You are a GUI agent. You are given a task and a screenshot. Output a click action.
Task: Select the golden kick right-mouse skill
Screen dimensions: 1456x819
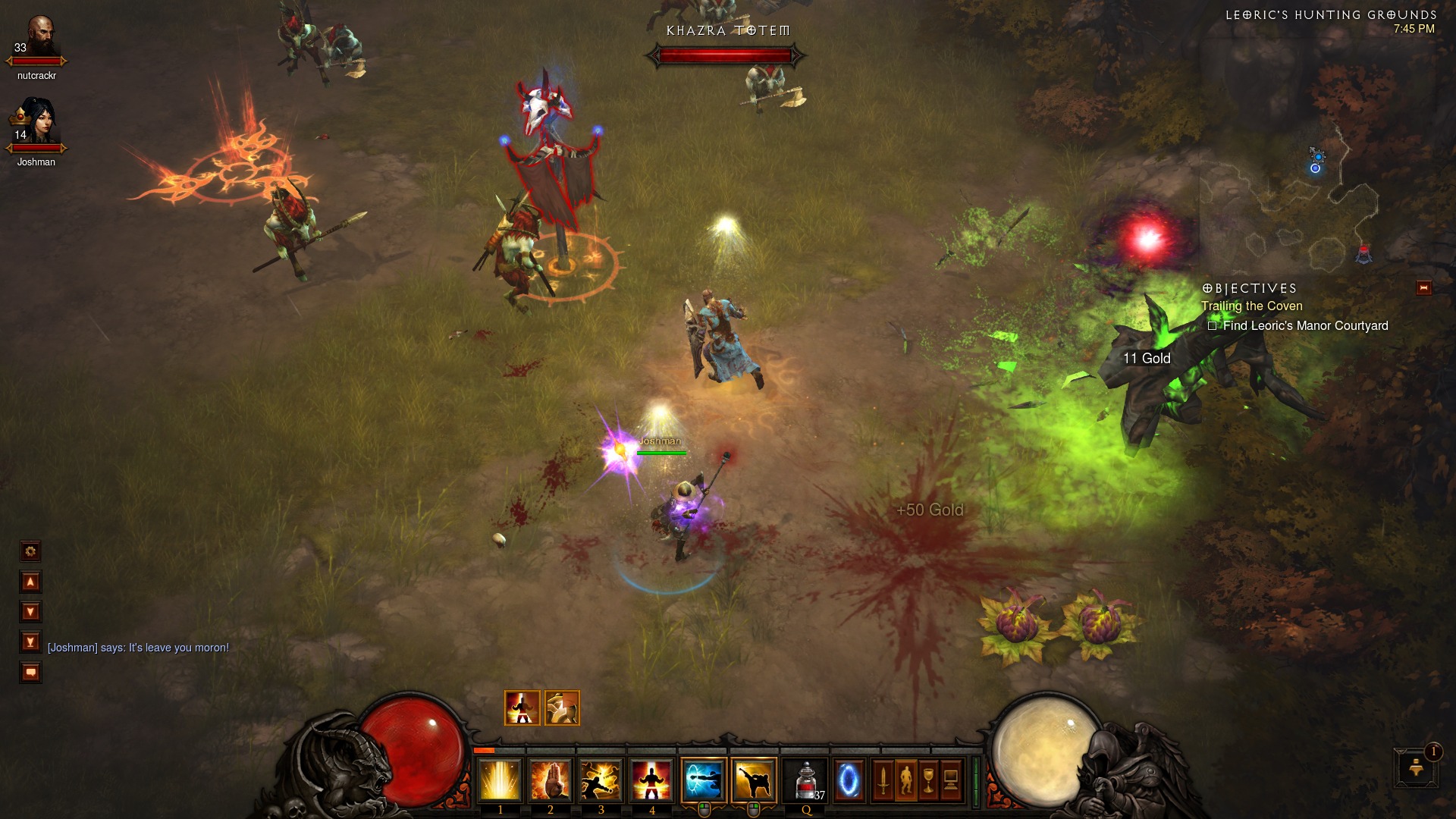tap(754, 780)
